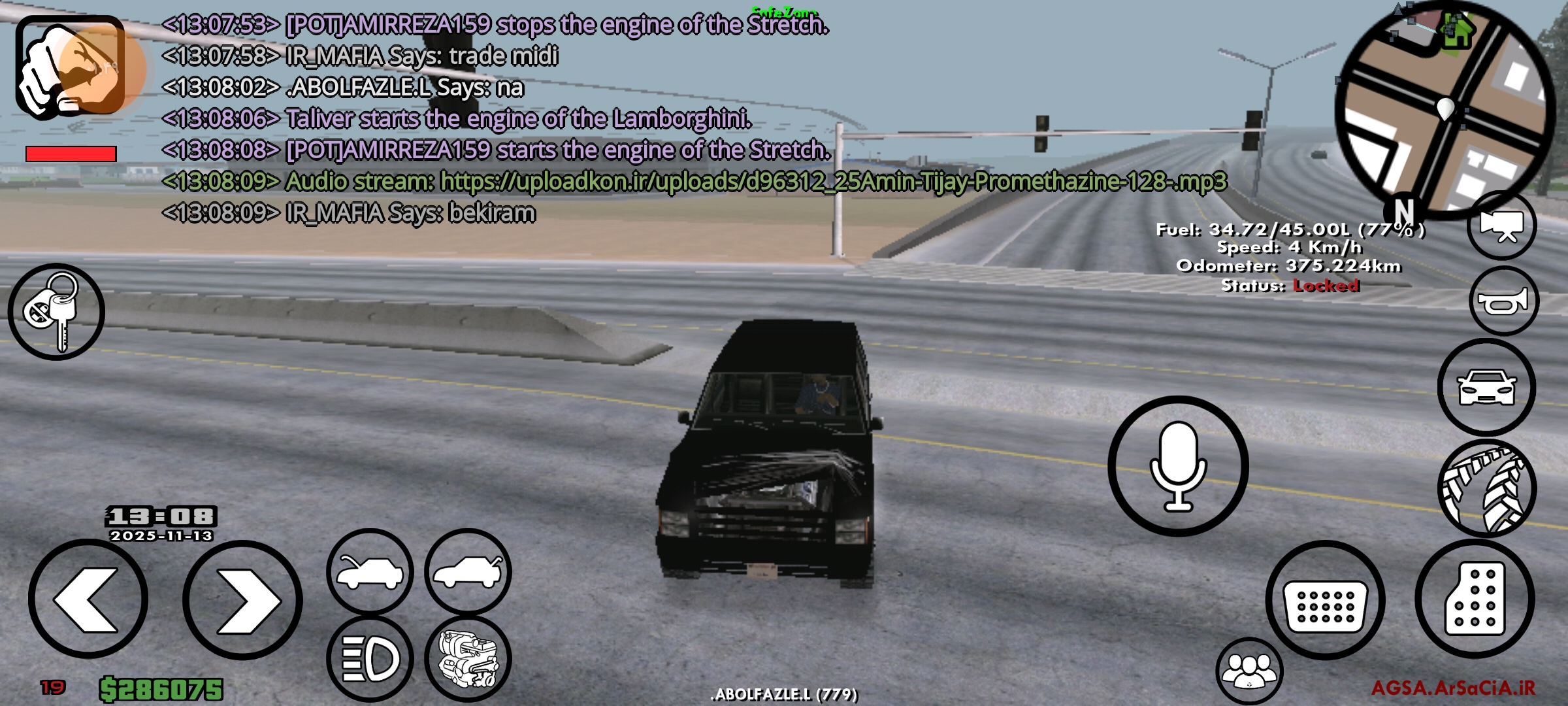Select the vehicle keys icon

(x=57, y=312)
